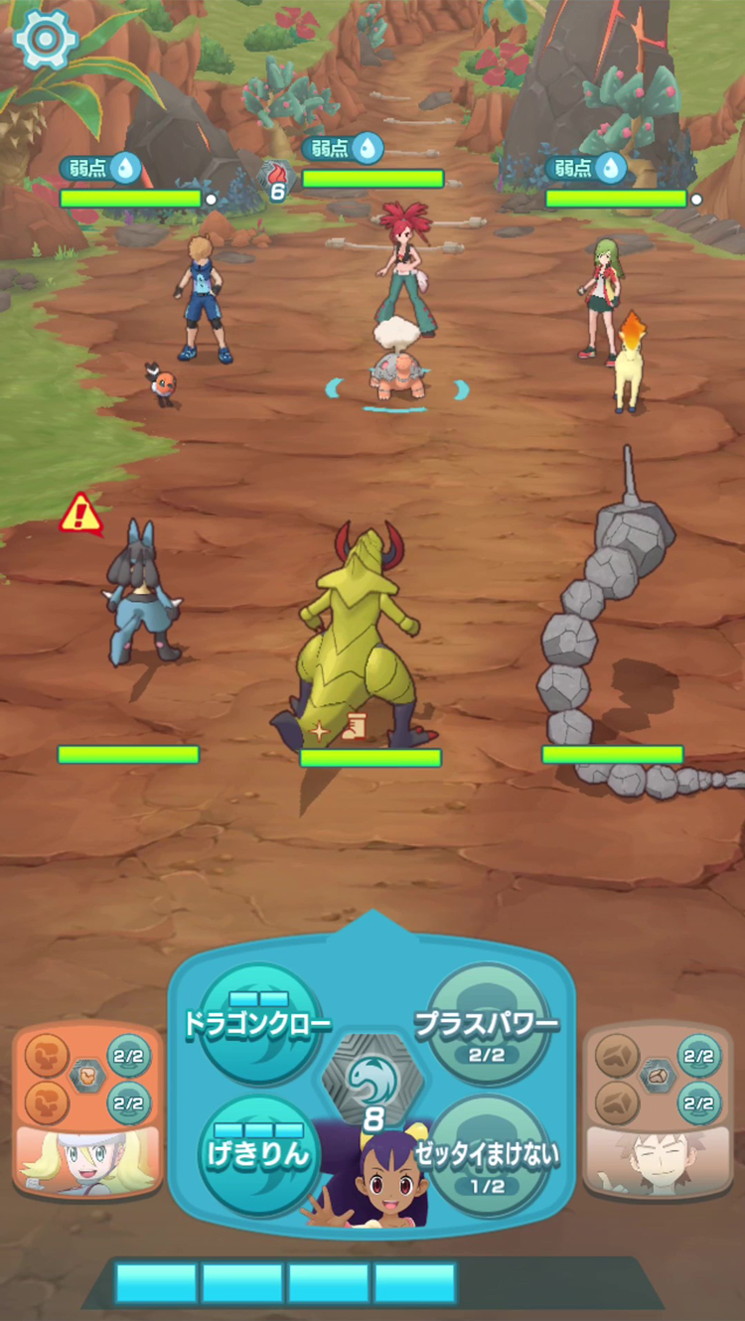Viewport: 745px width, 1321px height.
Task: Use the げきりん move
Action: pos(258,1154)
